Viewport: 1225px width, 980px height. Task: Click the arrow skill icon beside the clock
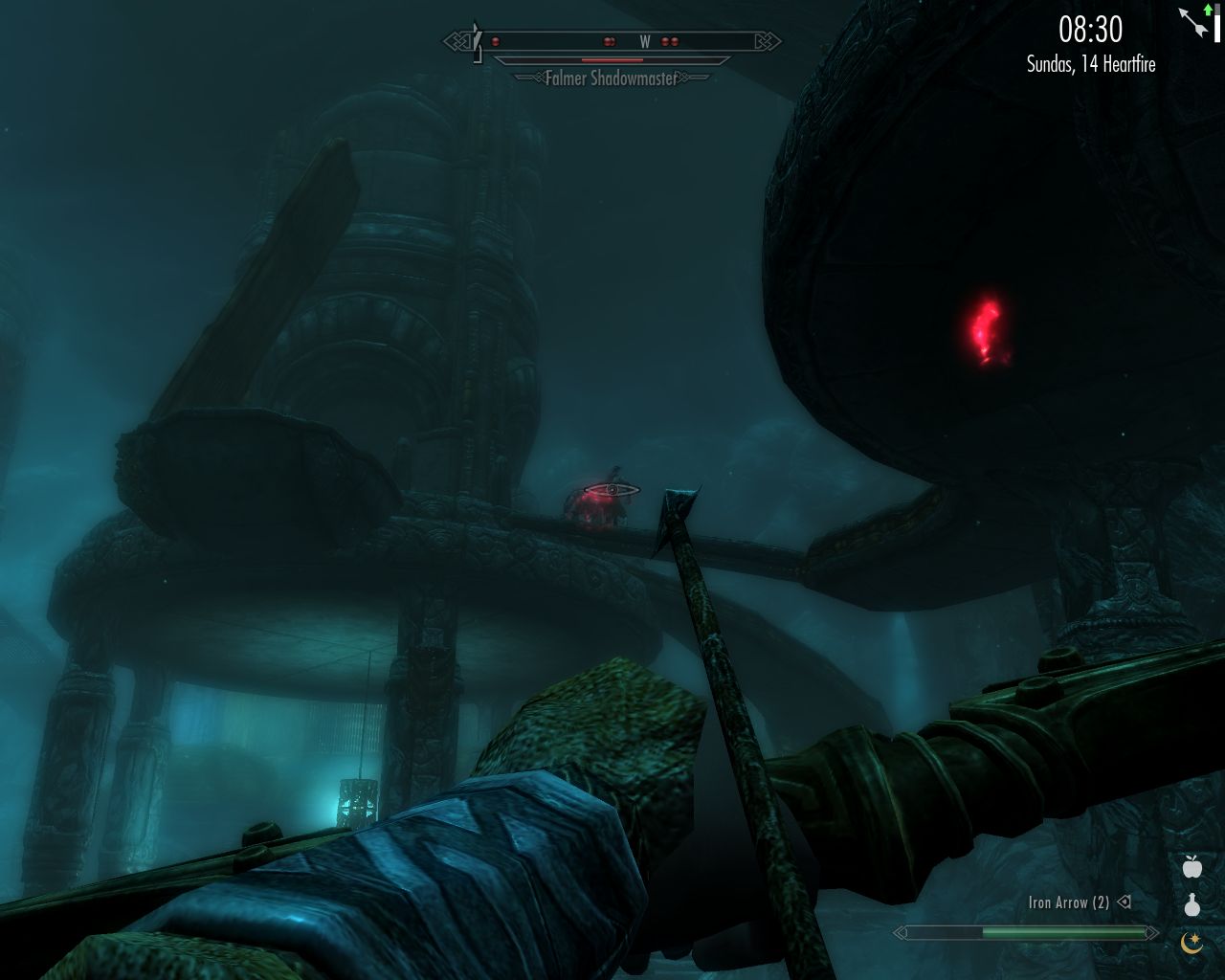pyautogui.click(x=1194, y=21)
